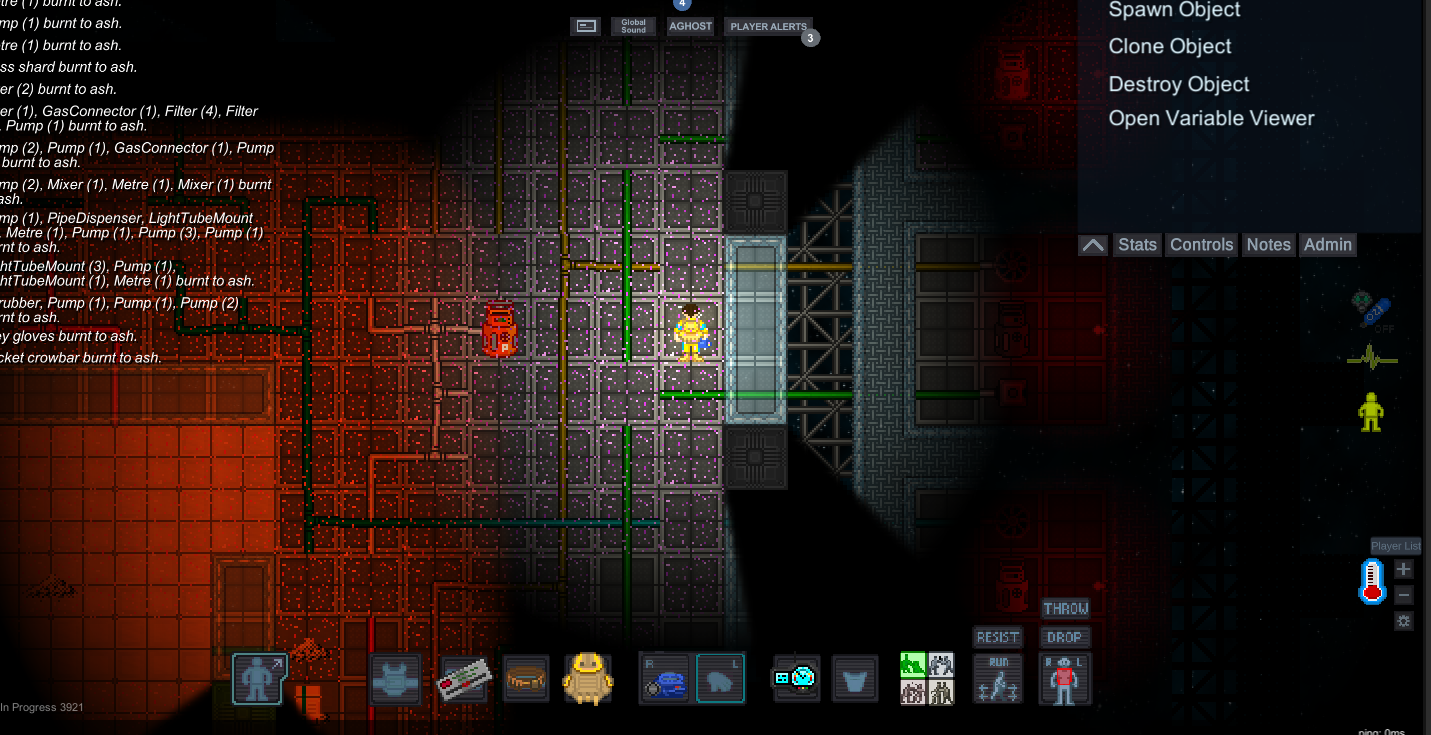Open the temperature thermometer indicator
The width and height of the screenshot is (1431, 735).
click(1371, 580)
